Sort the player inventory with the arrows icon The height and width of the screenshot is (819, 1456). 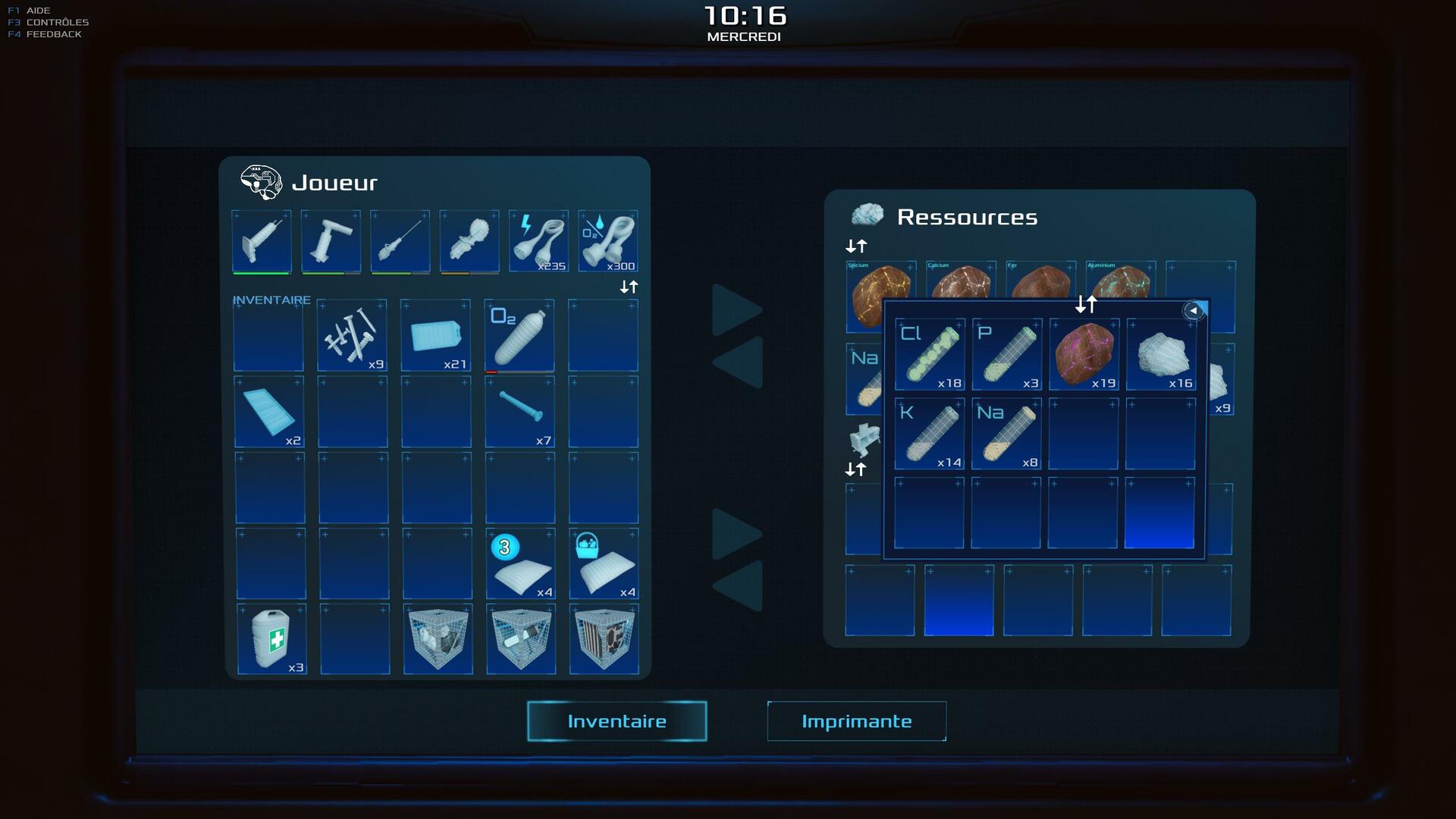pos(629,287)
